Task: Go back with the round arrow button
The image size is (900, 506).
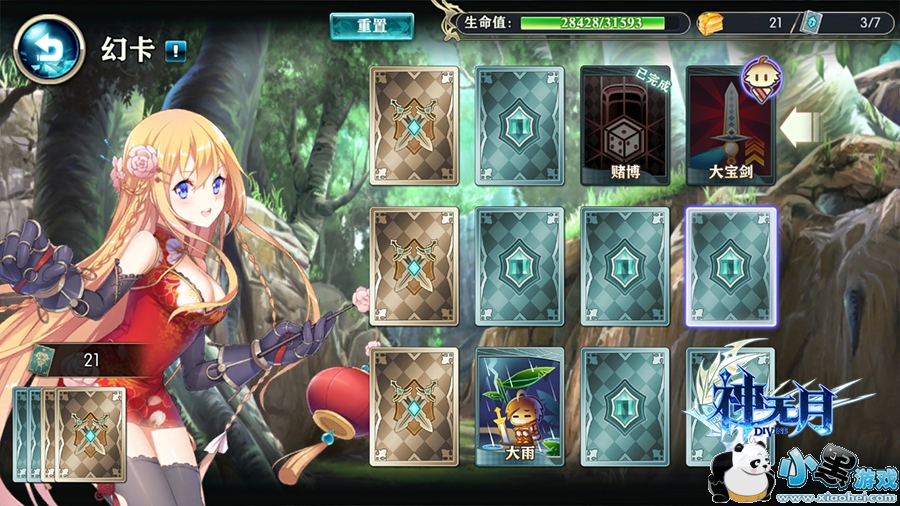Action: pyautogui.click(x=48, y=48)
